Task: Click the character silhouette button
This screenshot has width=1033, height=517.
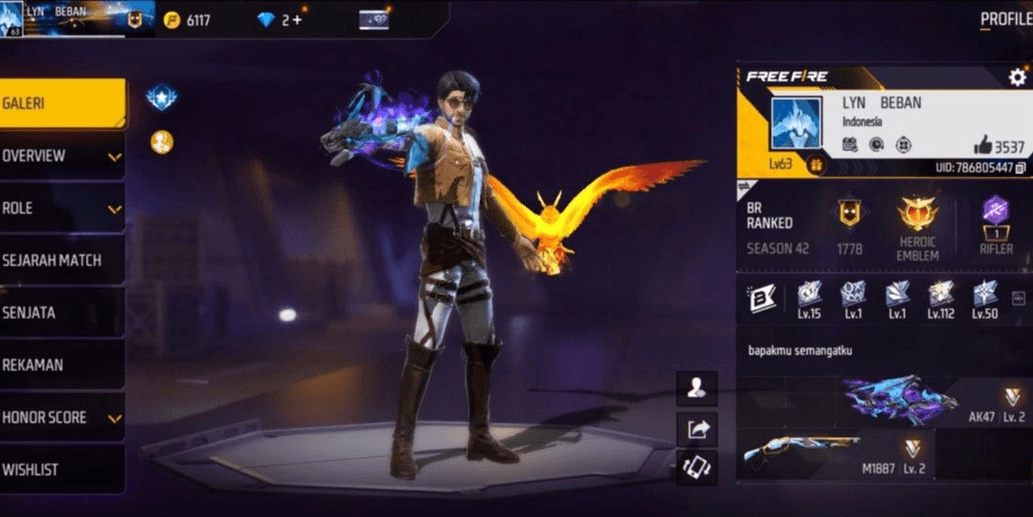Action: point(697,388)
